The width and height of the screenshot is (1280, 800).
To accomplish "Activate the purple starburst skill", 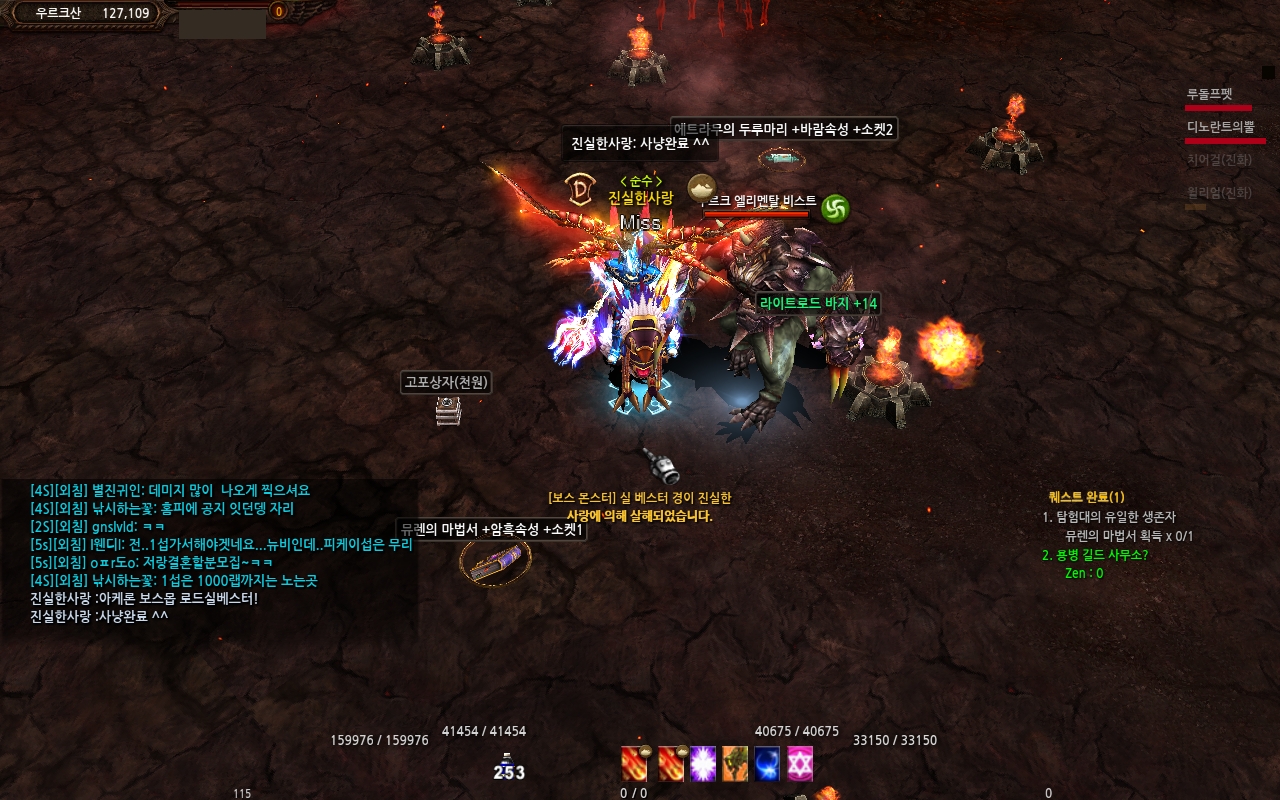I will pyautogui.click(x=703, y=764).
